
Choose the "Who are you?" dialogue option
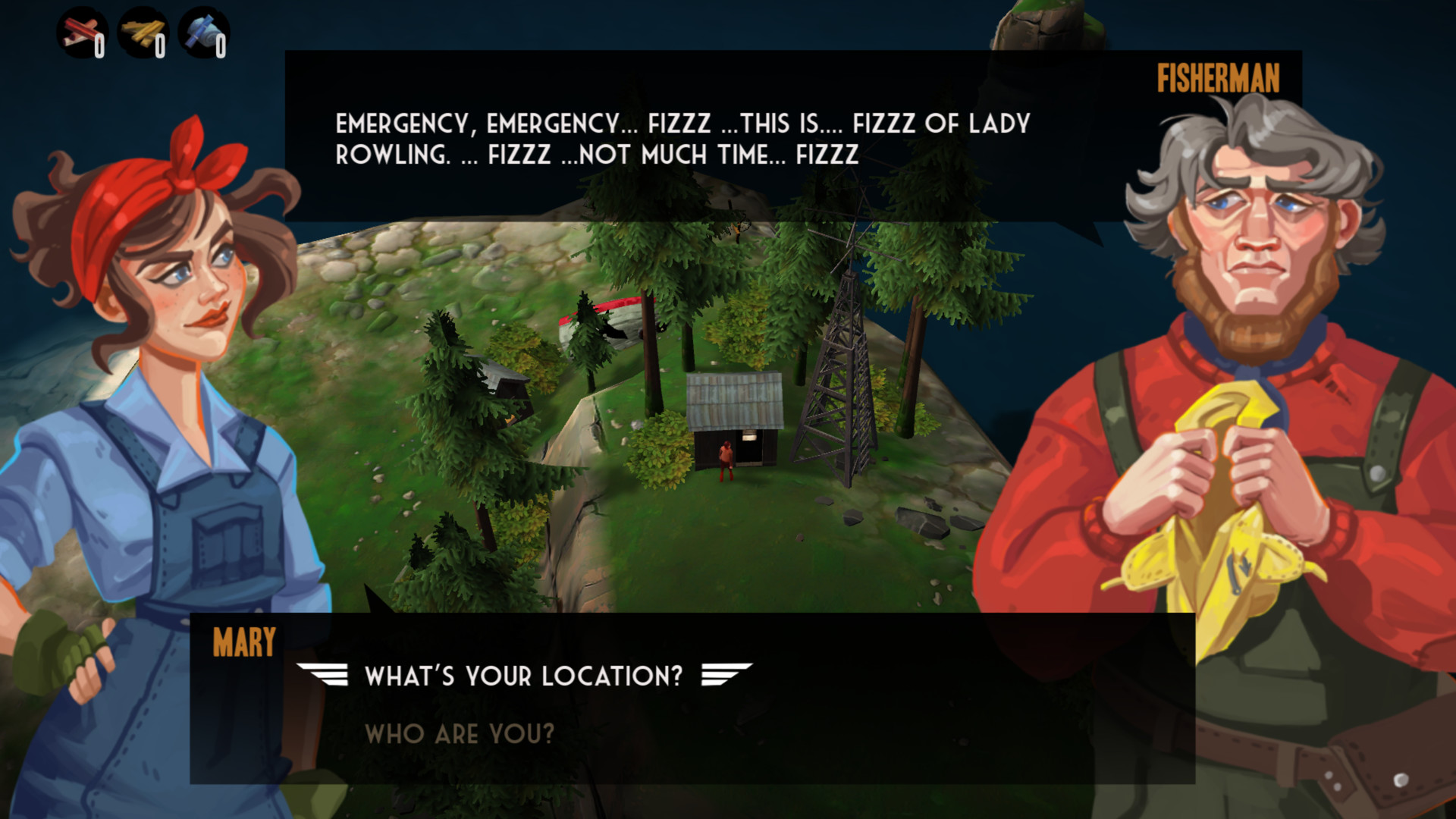point(459,733)
